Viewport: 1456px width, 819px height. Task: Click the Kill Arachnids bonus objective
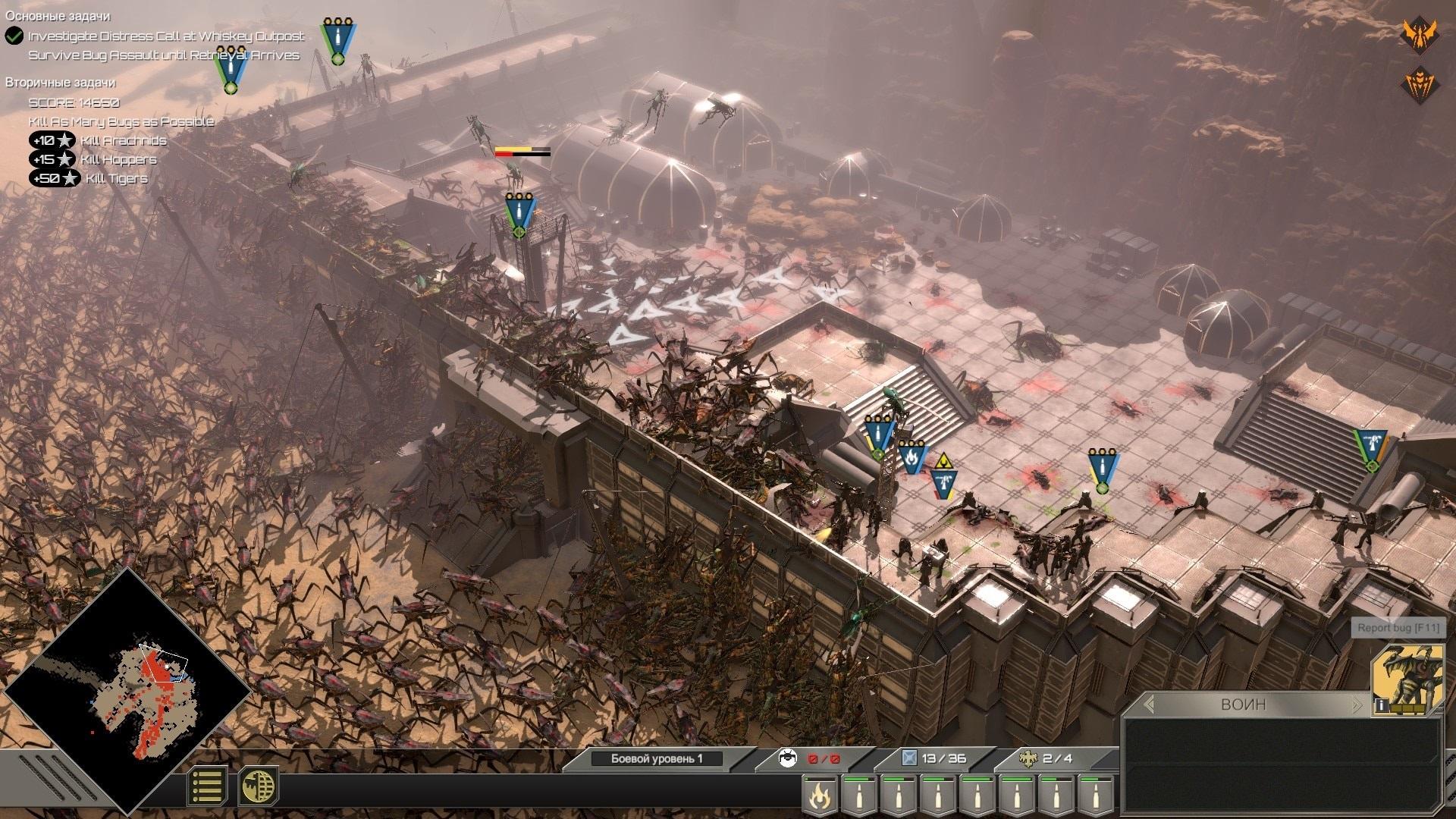tap(123, 140)
